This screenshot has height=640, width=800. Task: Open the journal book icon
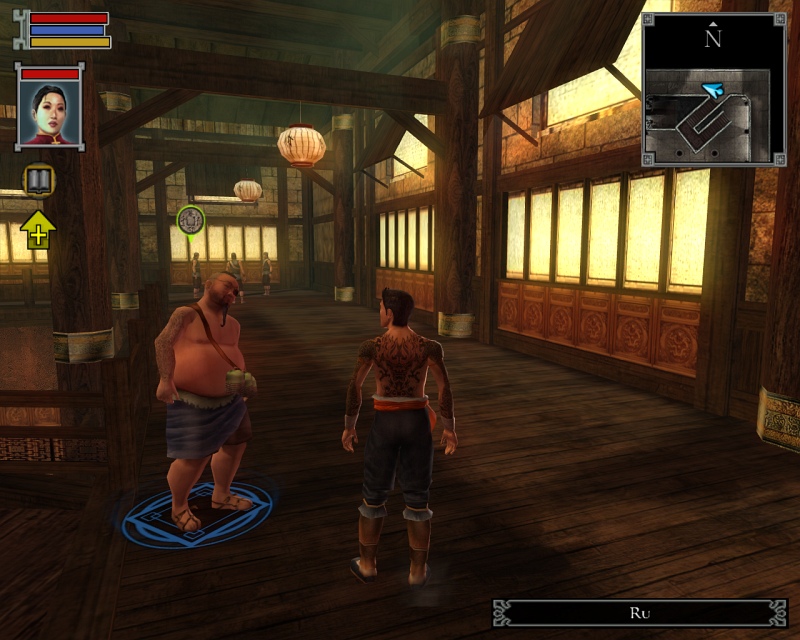point(38,180)
